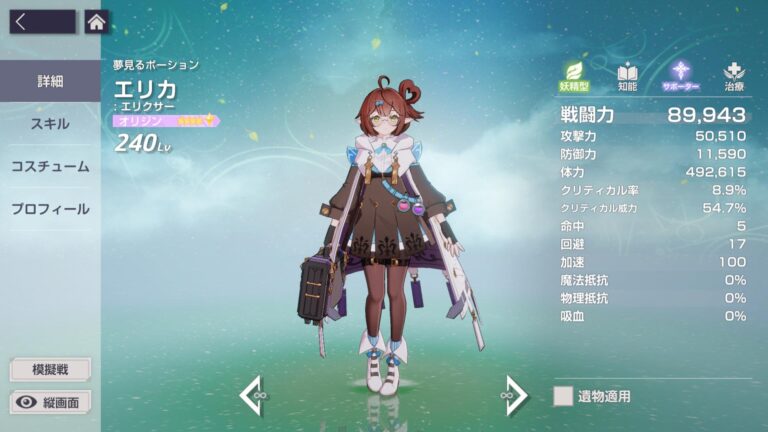The height and width of the screenshot is (432, 768).
Task: Start a 模擬戦 mock battle
Action: [50, 369]
